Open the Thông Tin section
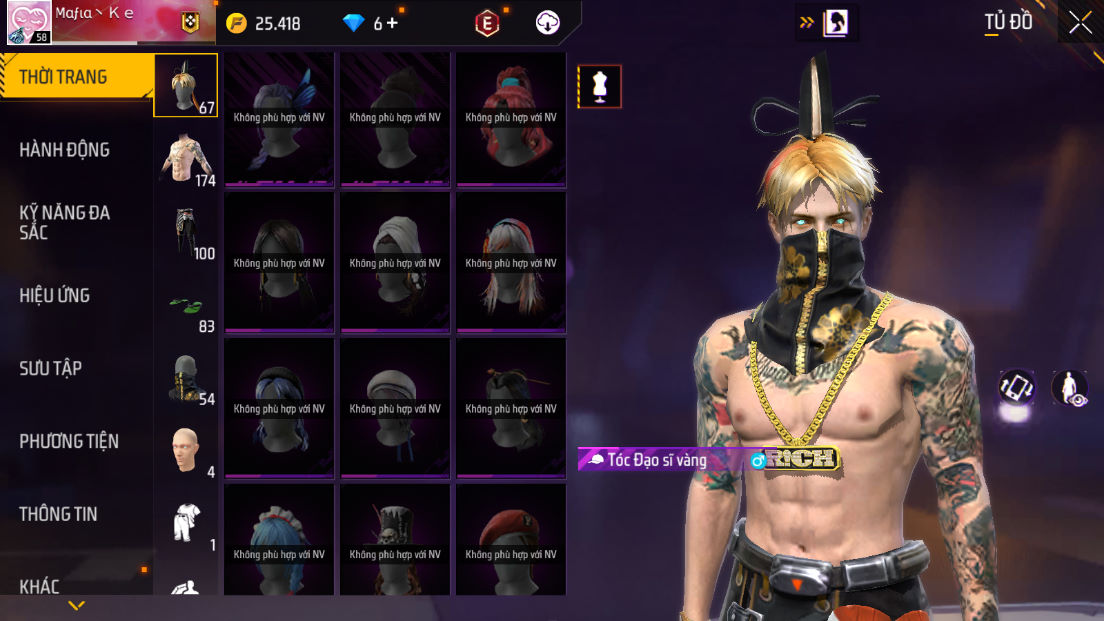The image size is (1104, 621). pos(58,514)
